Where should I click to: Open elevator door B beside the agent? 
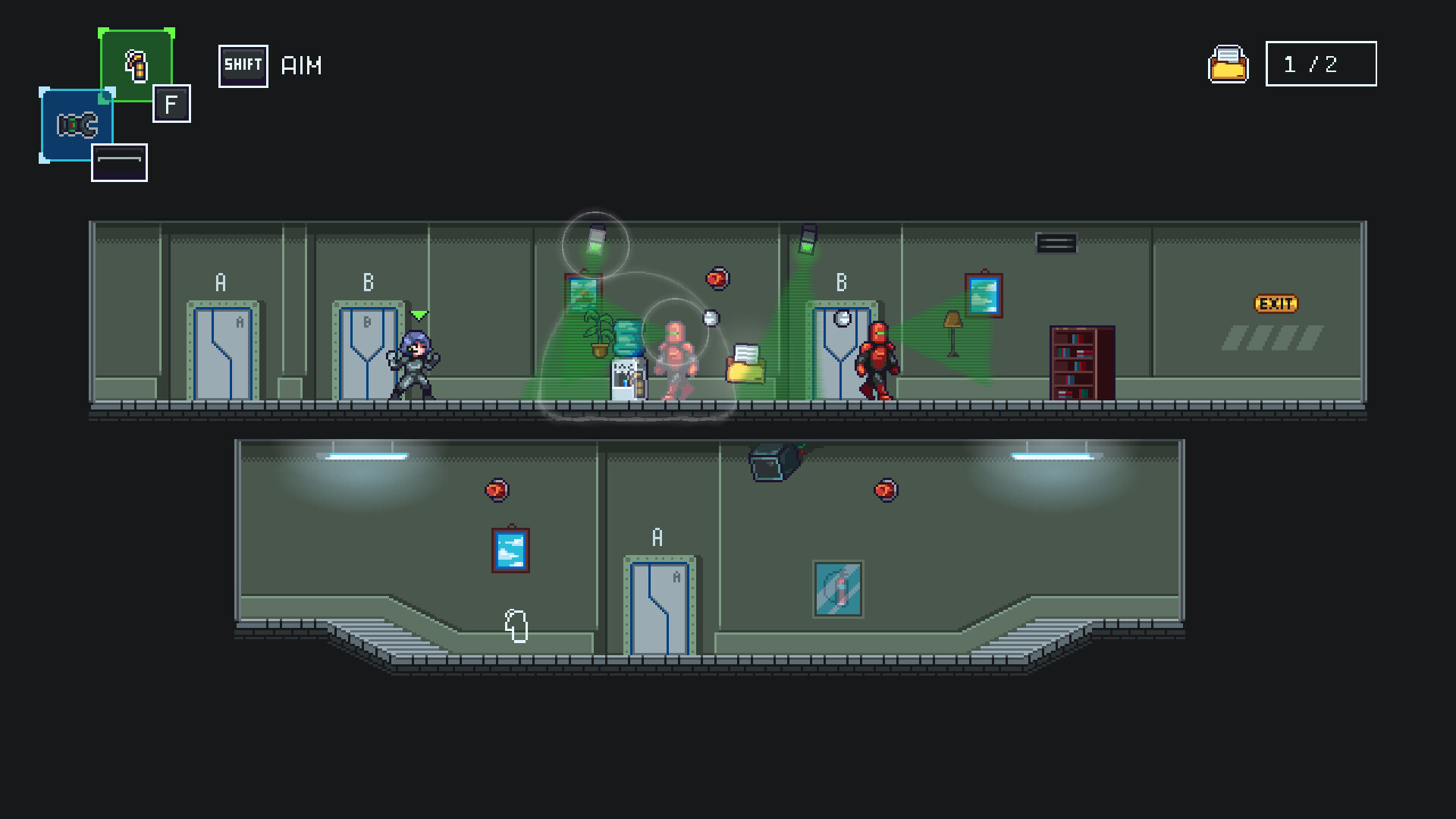coord(369,353)
